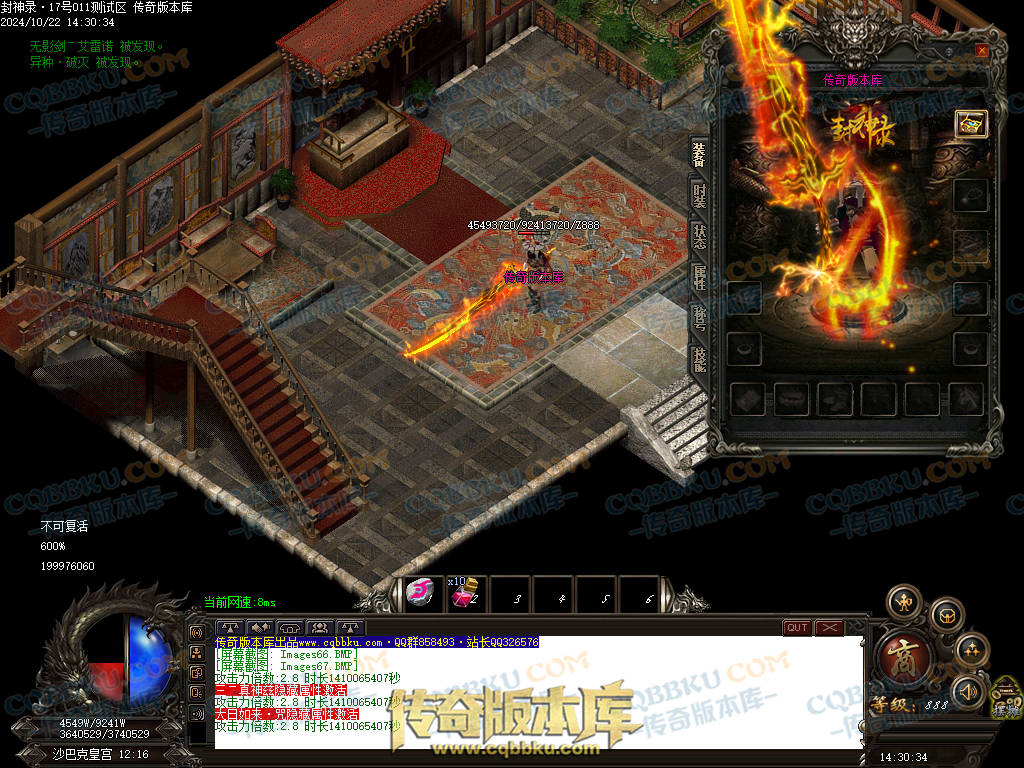
Task: Use the pink rune stone in hotbar slot 1
Action: click(422, 594)
